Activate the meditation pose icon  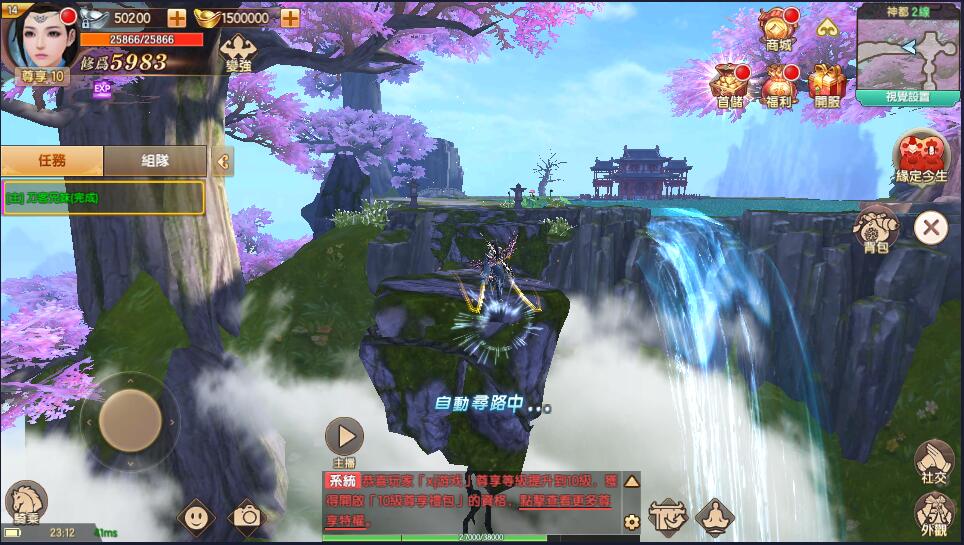715,516
